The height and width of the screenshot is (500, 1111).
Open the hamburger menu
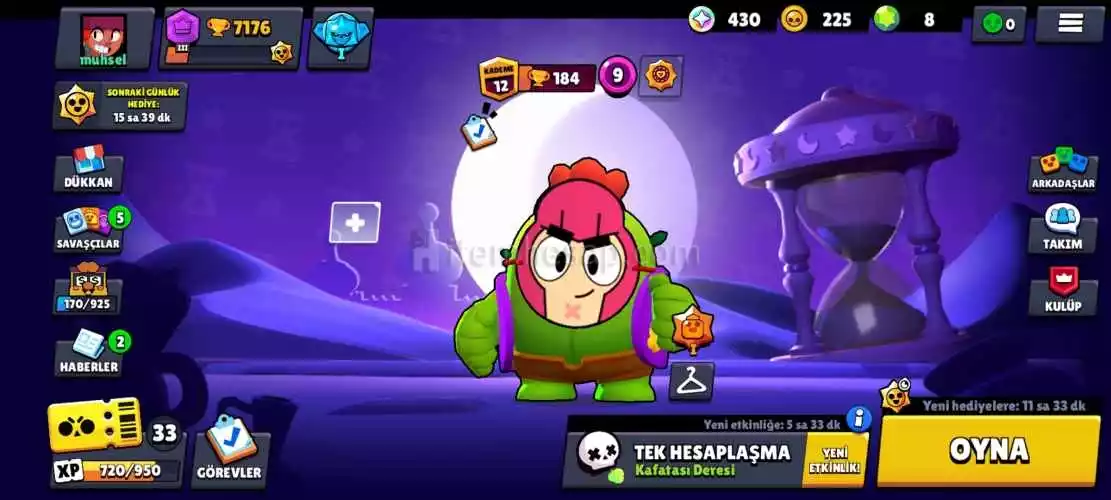pos(1069,23)
